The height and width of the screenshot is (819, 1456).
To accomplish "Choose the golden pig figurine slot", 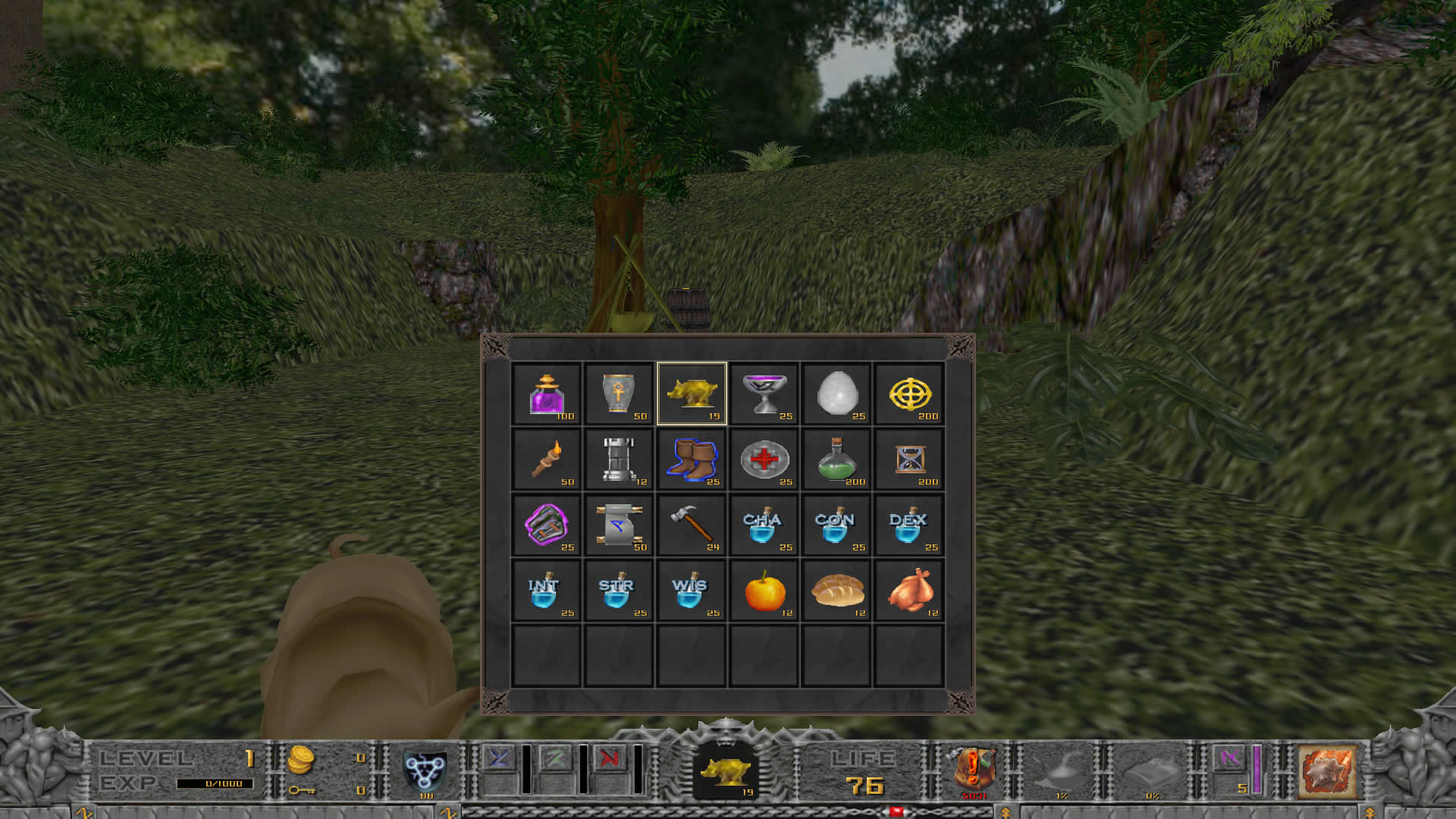I will click(692, 394).
